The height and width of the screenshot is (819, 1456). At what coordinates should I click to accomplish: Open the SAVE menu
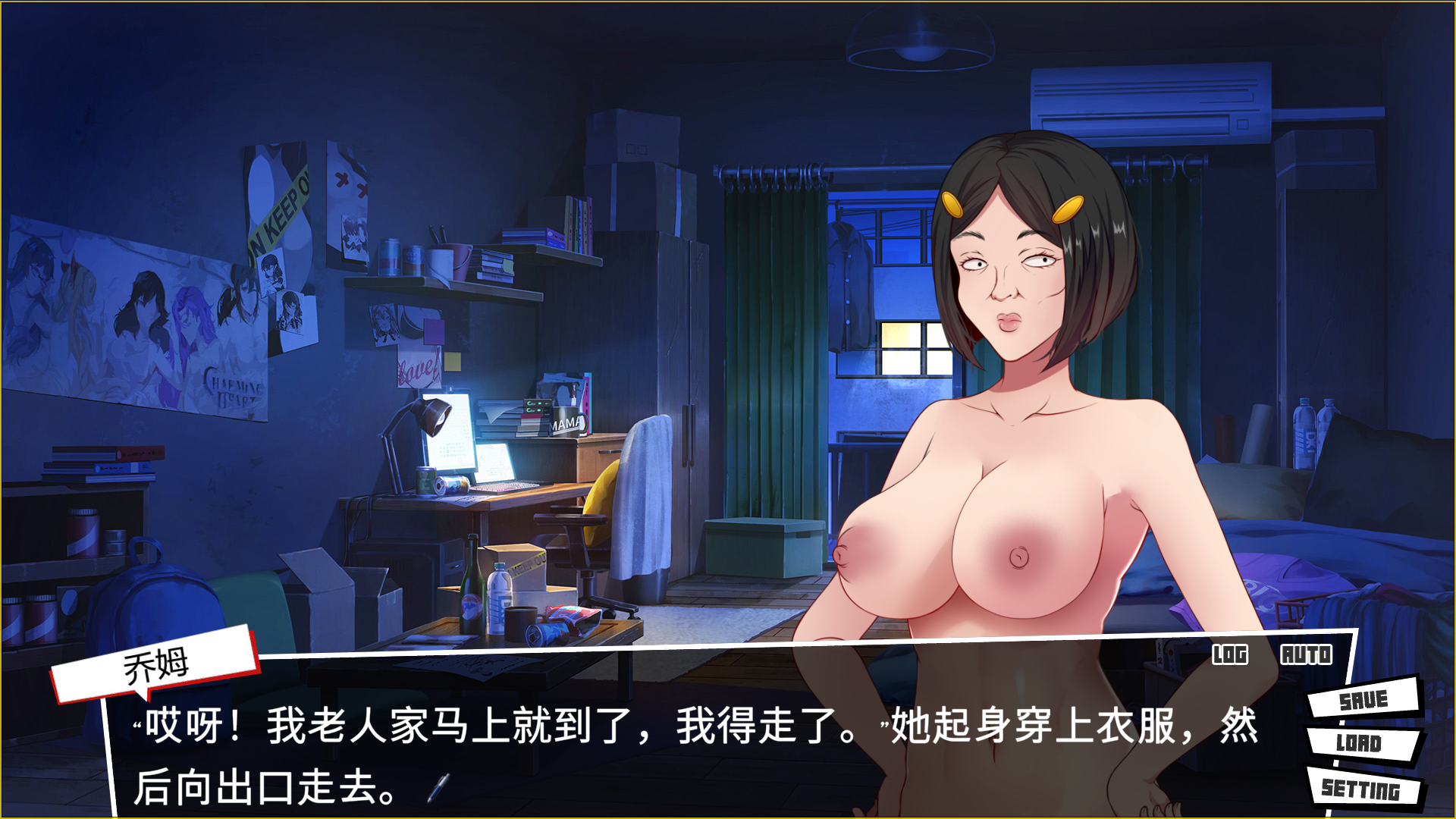click(1363, 699)
